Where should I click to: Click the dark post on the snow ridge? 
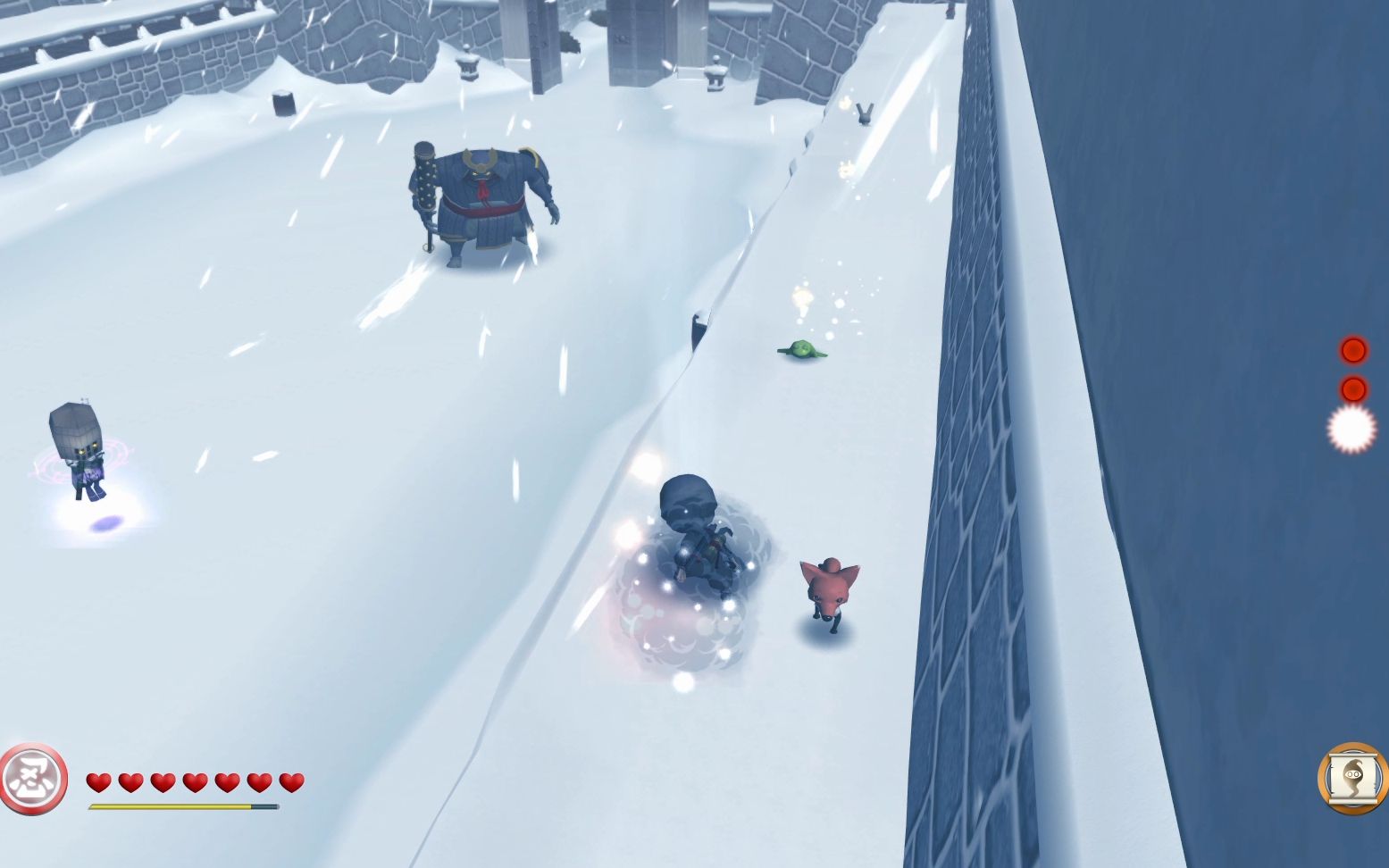(698, 326)
